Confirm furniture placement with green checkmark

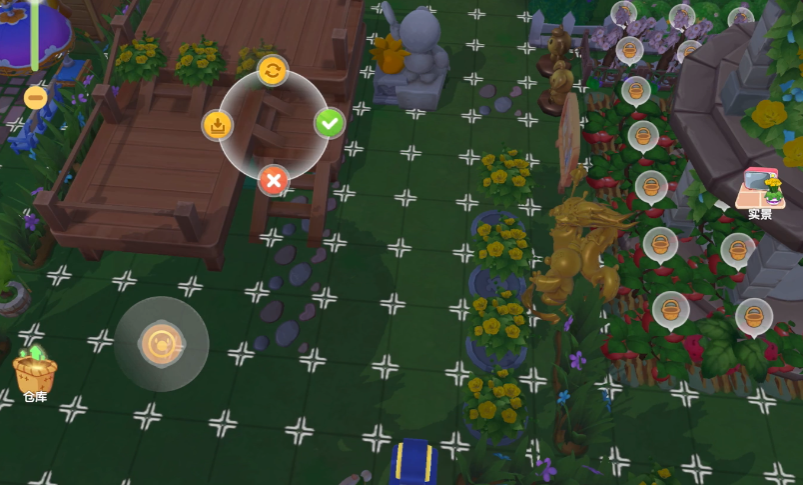(329, 124)
